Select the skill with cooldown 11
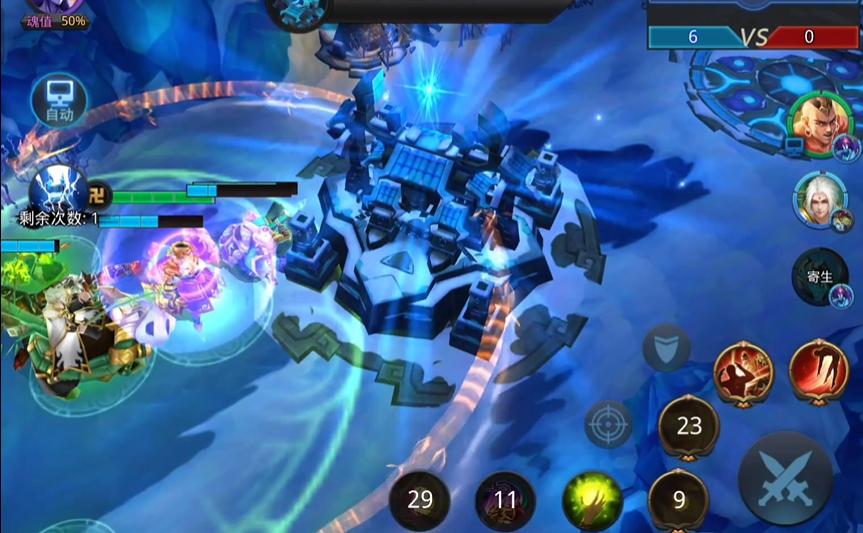863x533 pixels. (505, 499)
